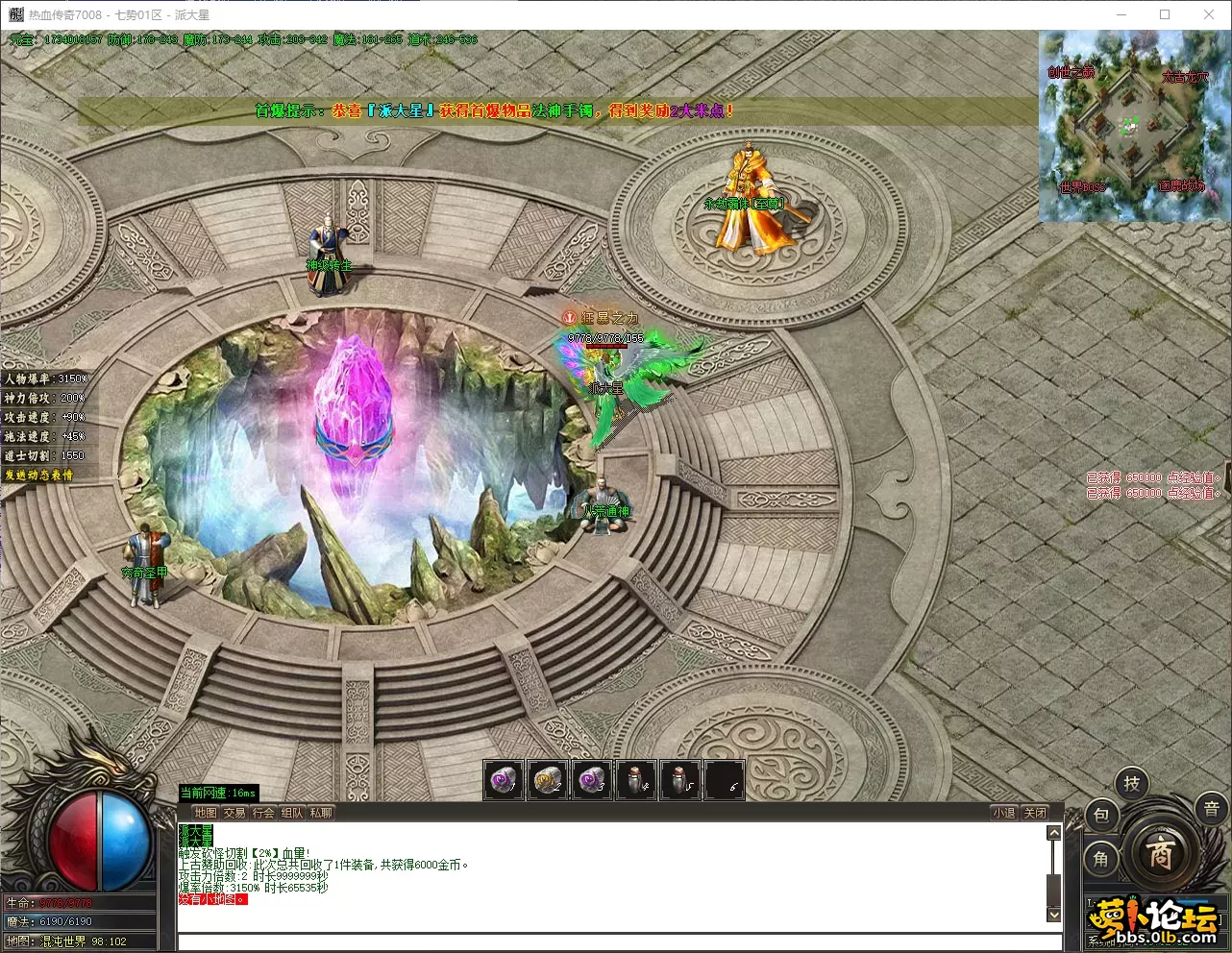Open the 地图 map tab

(206, 813)
